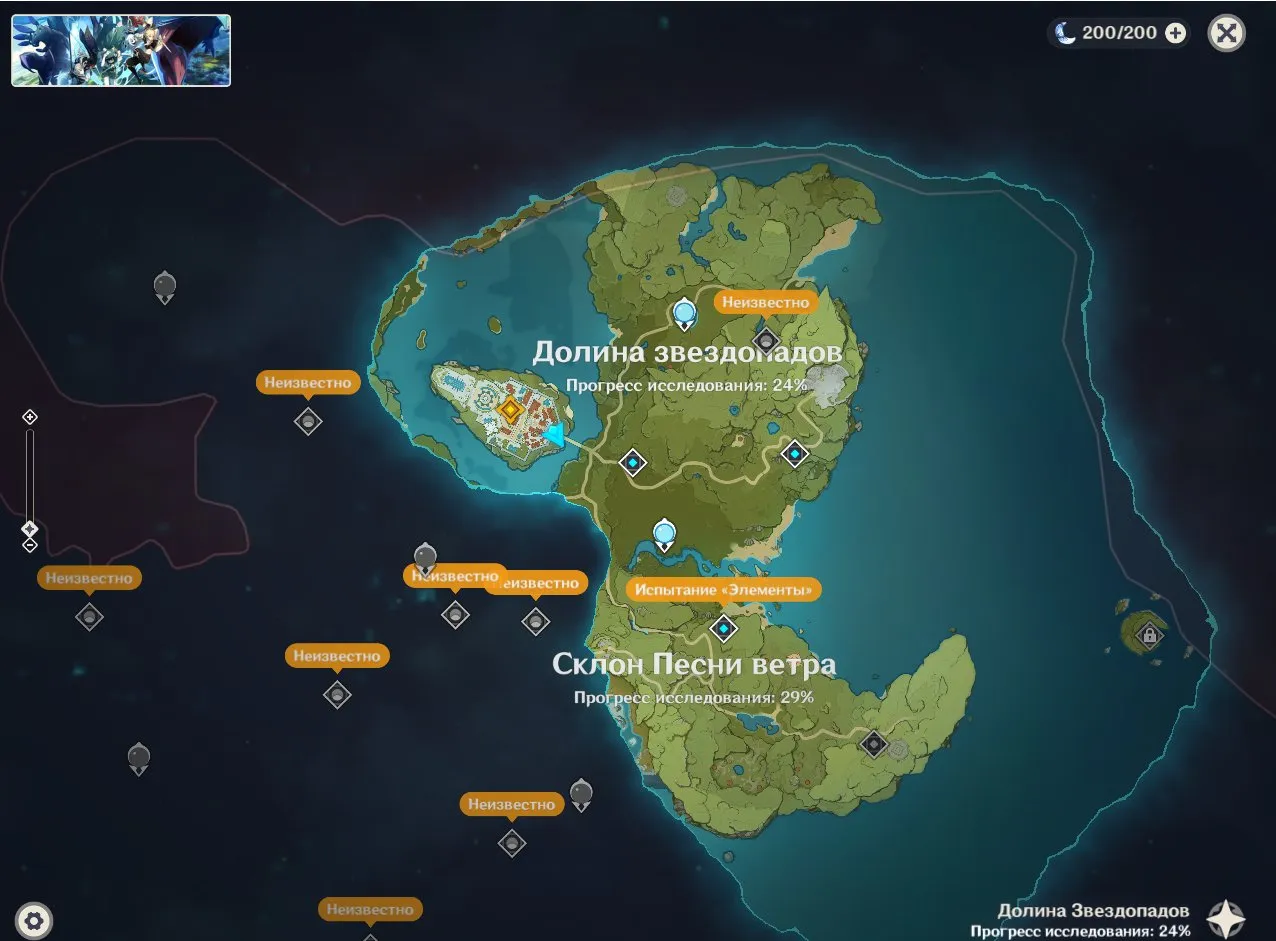1276x941 pixels.
Task: Select Statue of the Seven above Долина звездопадов
Action: tap(684, 314)
